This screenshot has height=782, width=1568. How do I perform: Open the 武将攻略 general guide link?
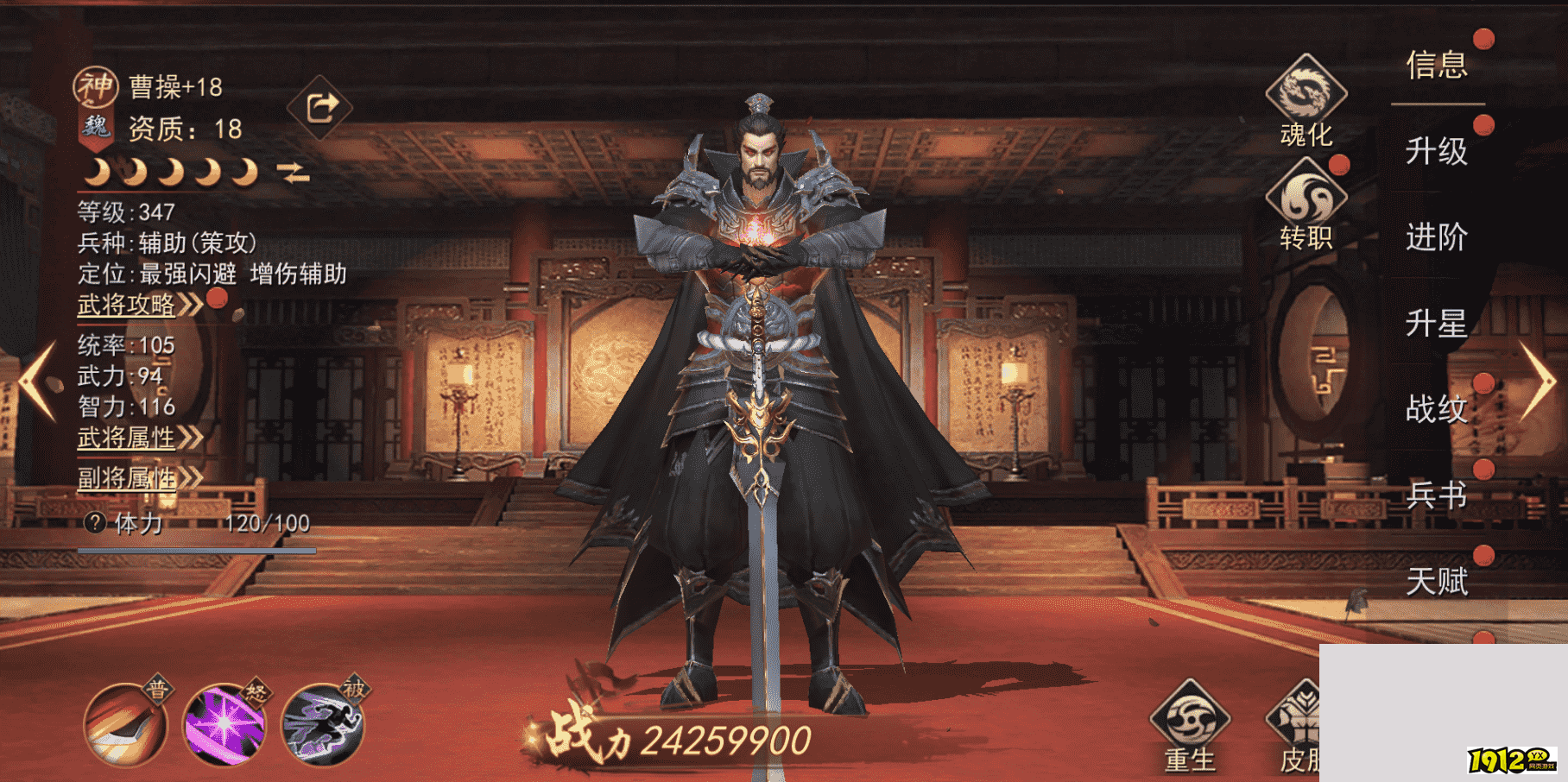126,305
